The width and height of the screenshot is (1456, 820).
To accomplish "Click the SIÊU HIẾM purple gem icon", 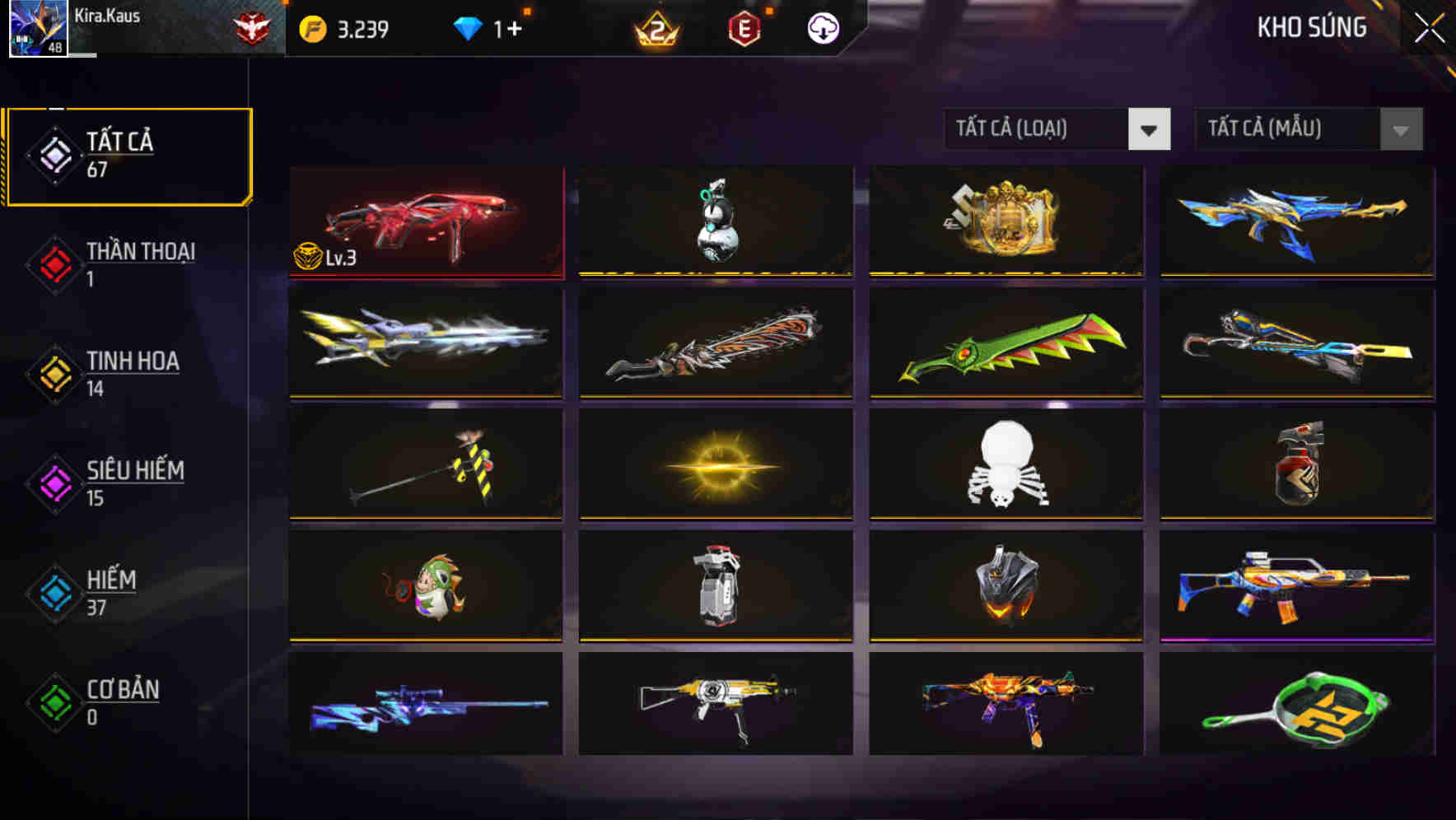I will [x=53, y=484].
